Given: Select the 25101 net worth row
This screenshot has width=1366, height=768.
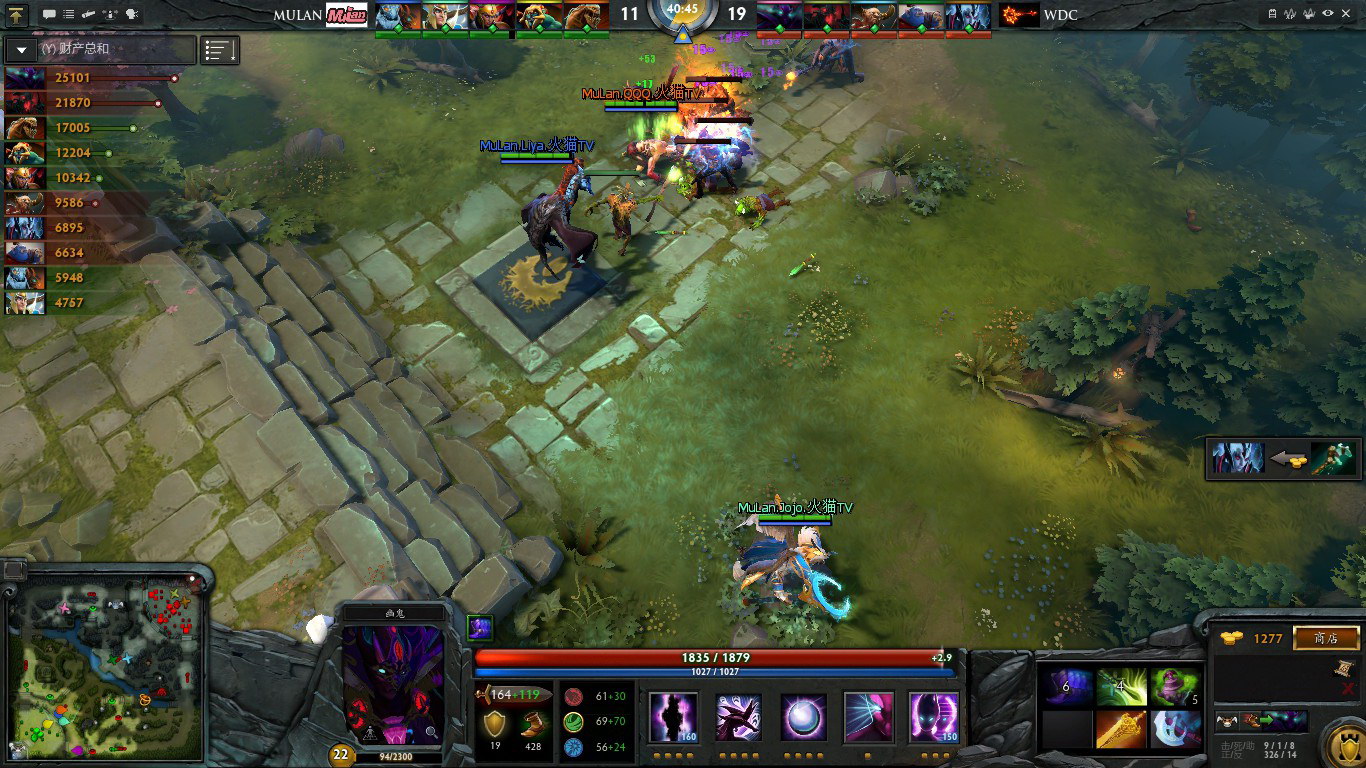Looking at the screenshot, I should pyautogui.click(x=90, y=78).
